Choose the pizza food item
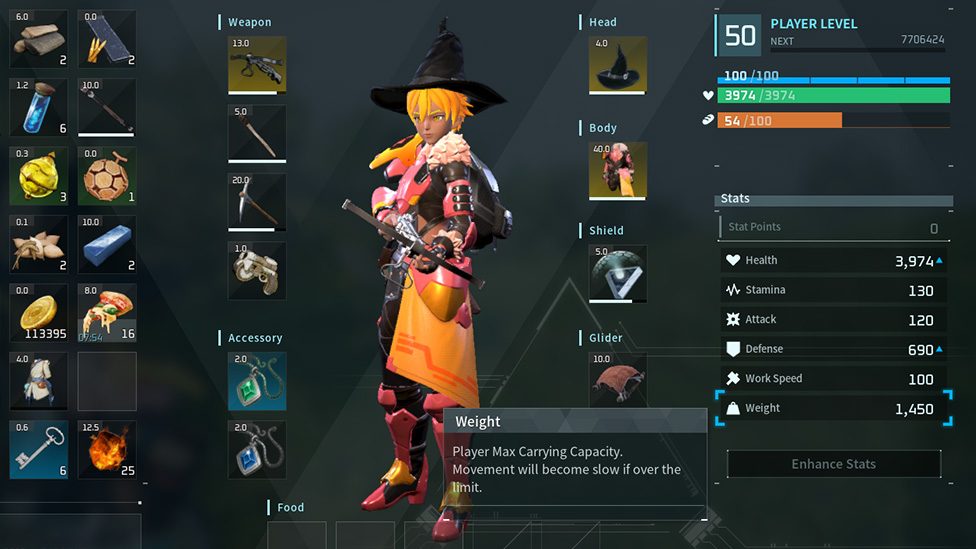Viewport: 976px width, 549px height. click(x=107, y=312)
